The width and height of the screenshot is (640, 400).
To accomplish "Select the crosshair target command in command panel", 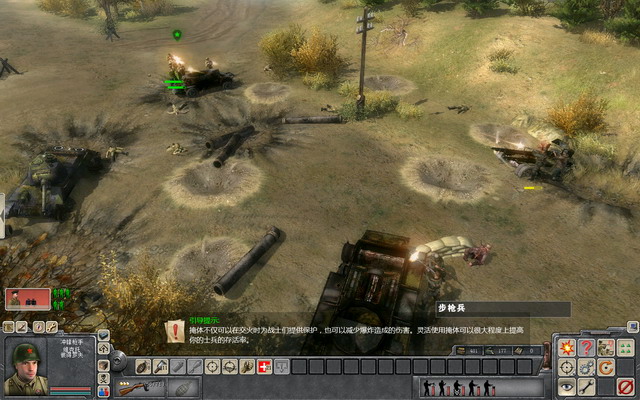I will [x=567, y=367].
